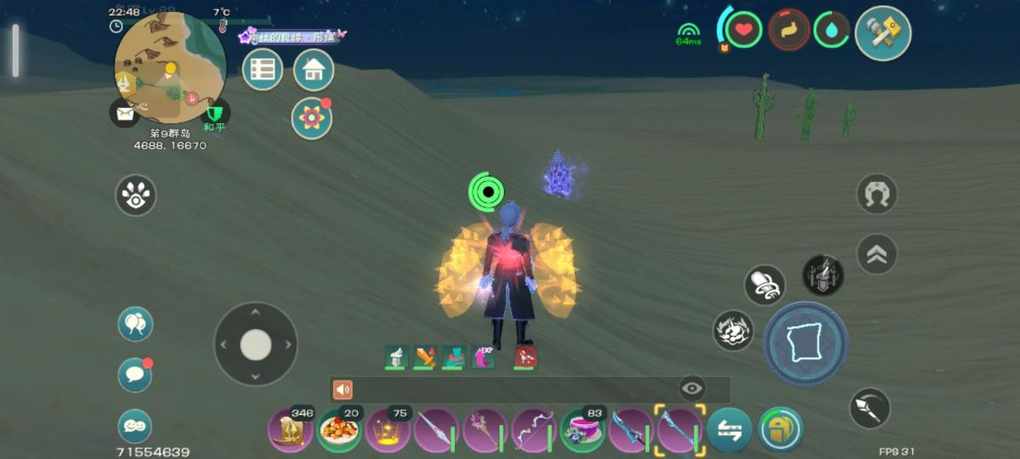The width and height of the screenshot is (1020, 459).
Task: Tap the hotbar swap arrows button
Action: click(x=730, y=431)
